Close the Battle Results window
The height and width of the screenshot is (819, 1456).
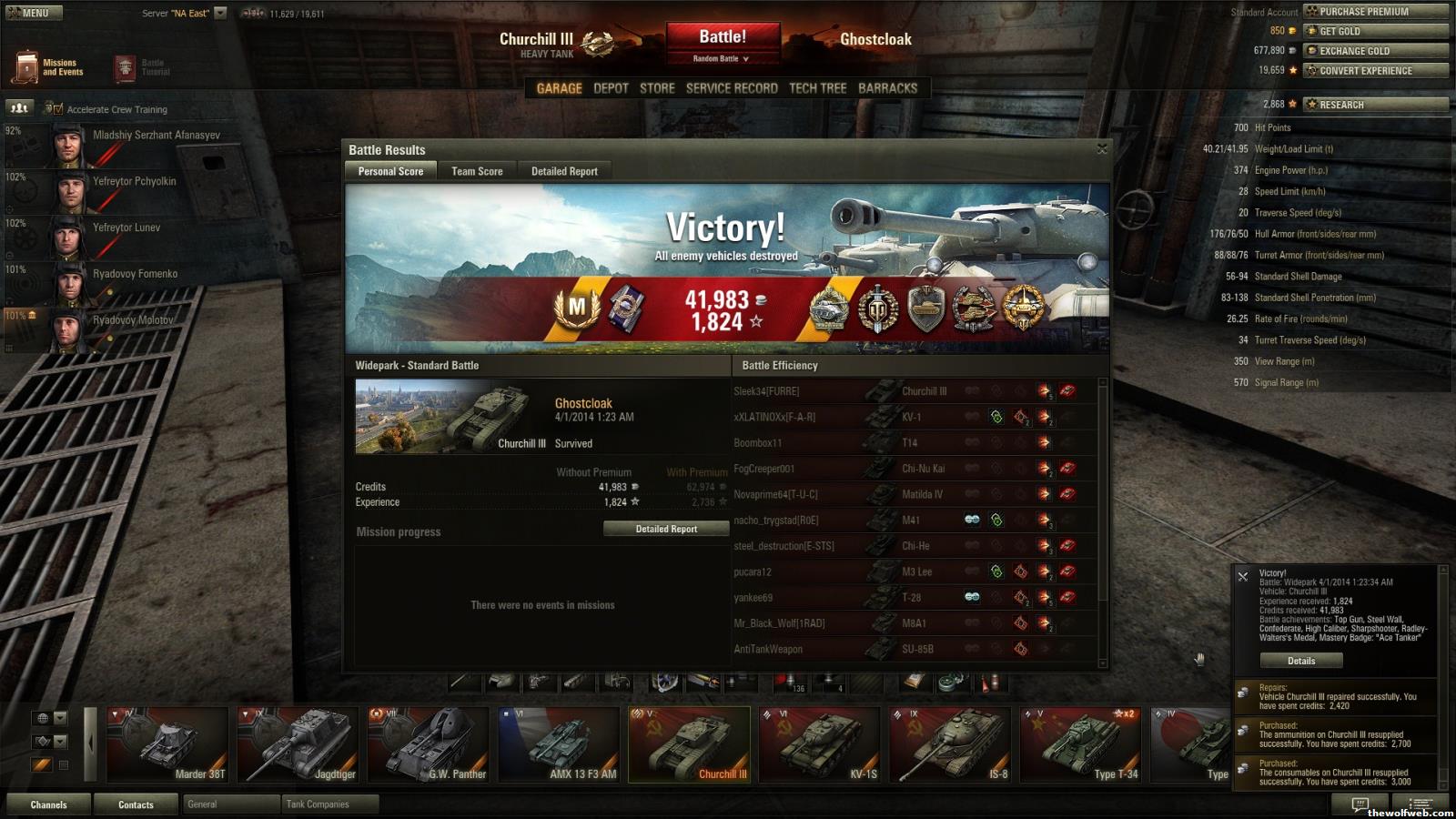pyautogui.click(x=1102, y=149)
